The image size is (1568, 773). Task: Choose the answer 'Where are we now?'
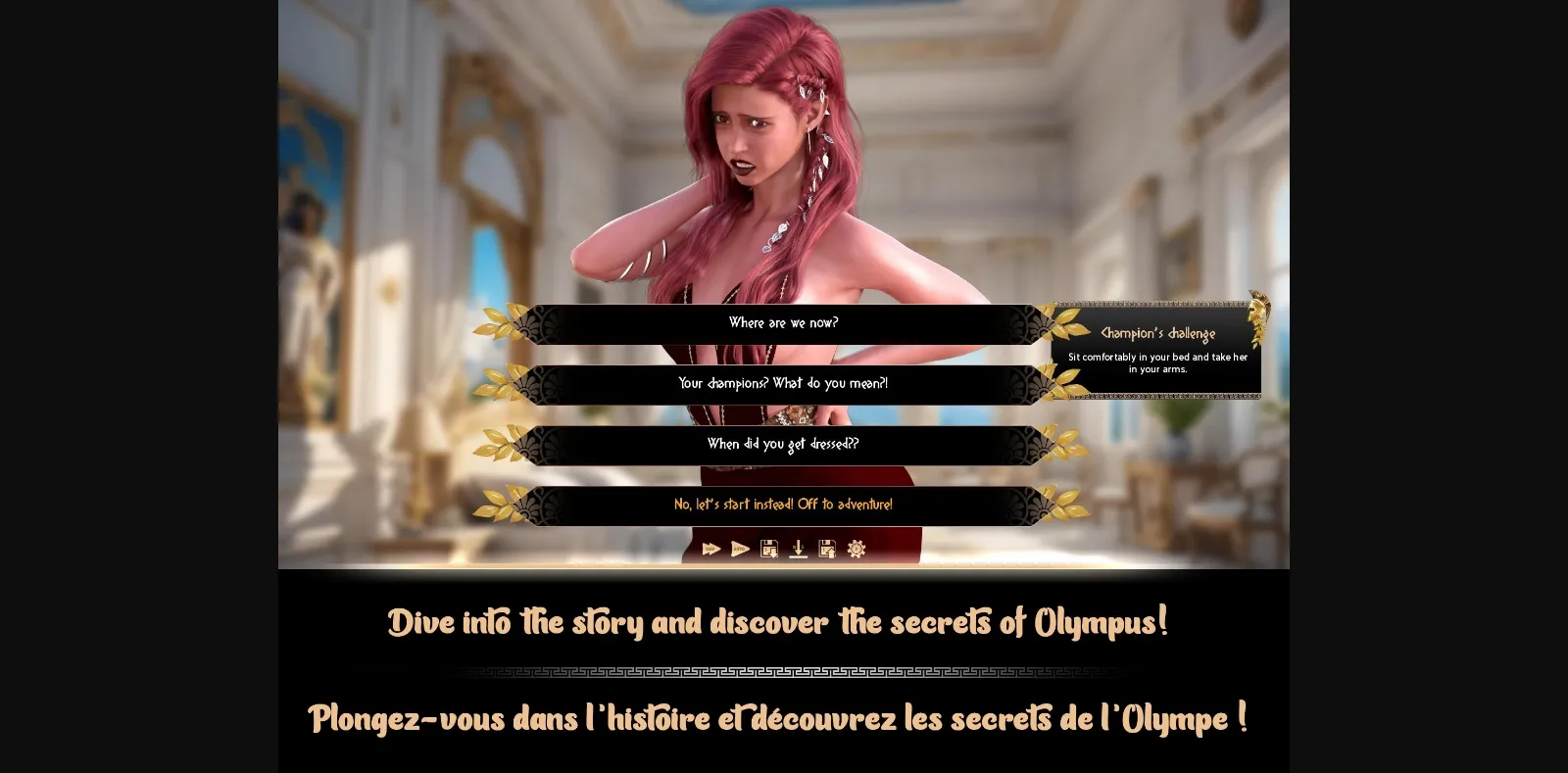784,323
